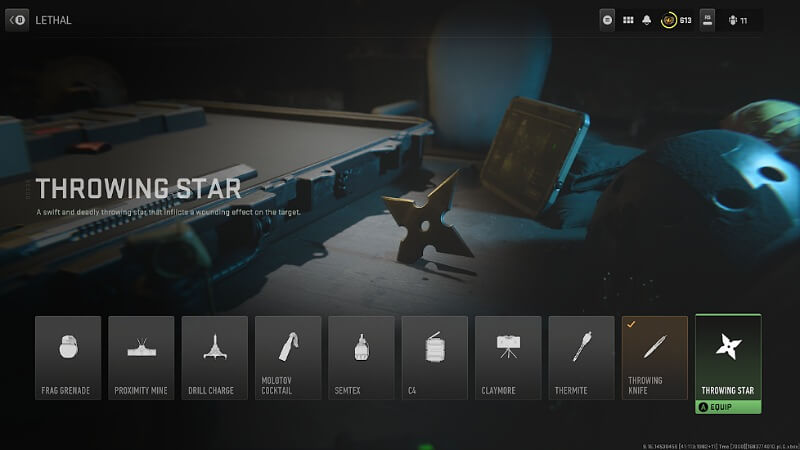Pick the Claymore lethal

coord(508,357)
